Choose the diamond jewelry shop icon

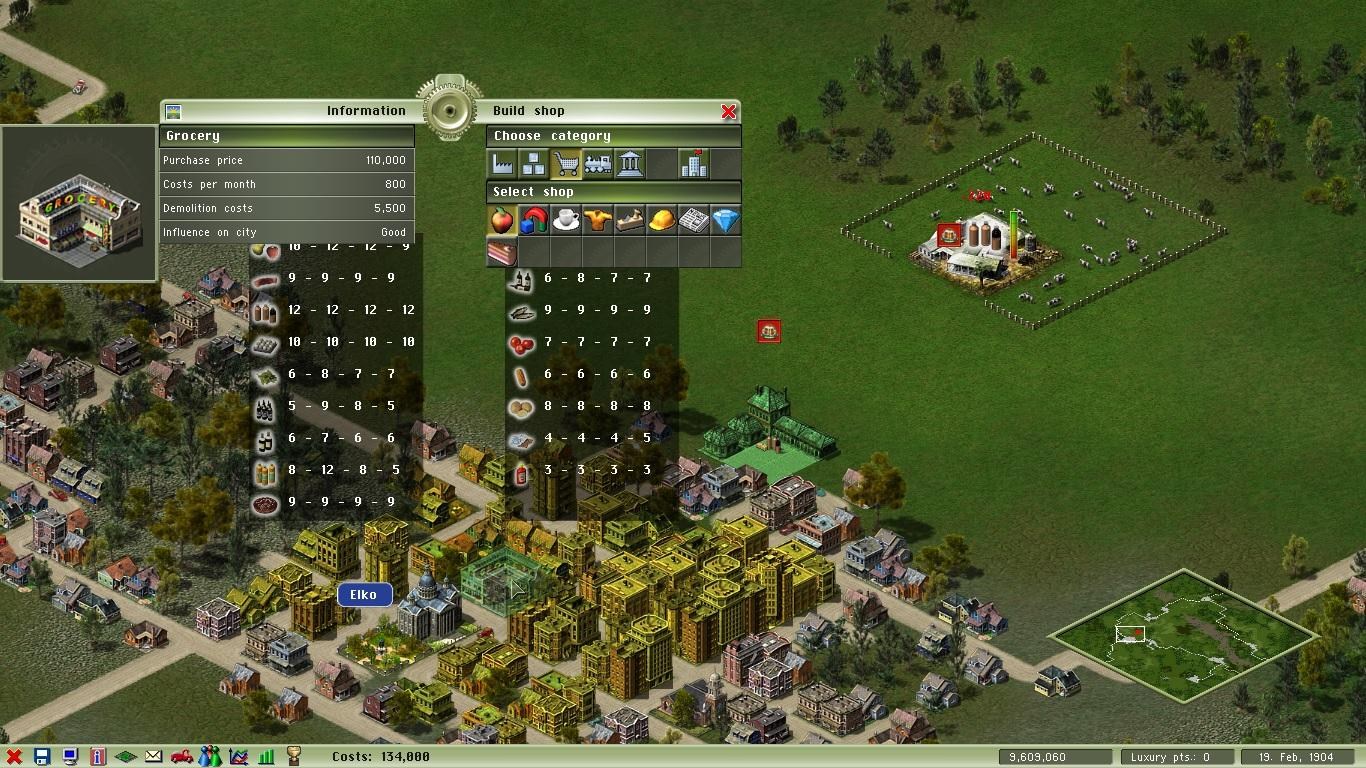(726, 218)
